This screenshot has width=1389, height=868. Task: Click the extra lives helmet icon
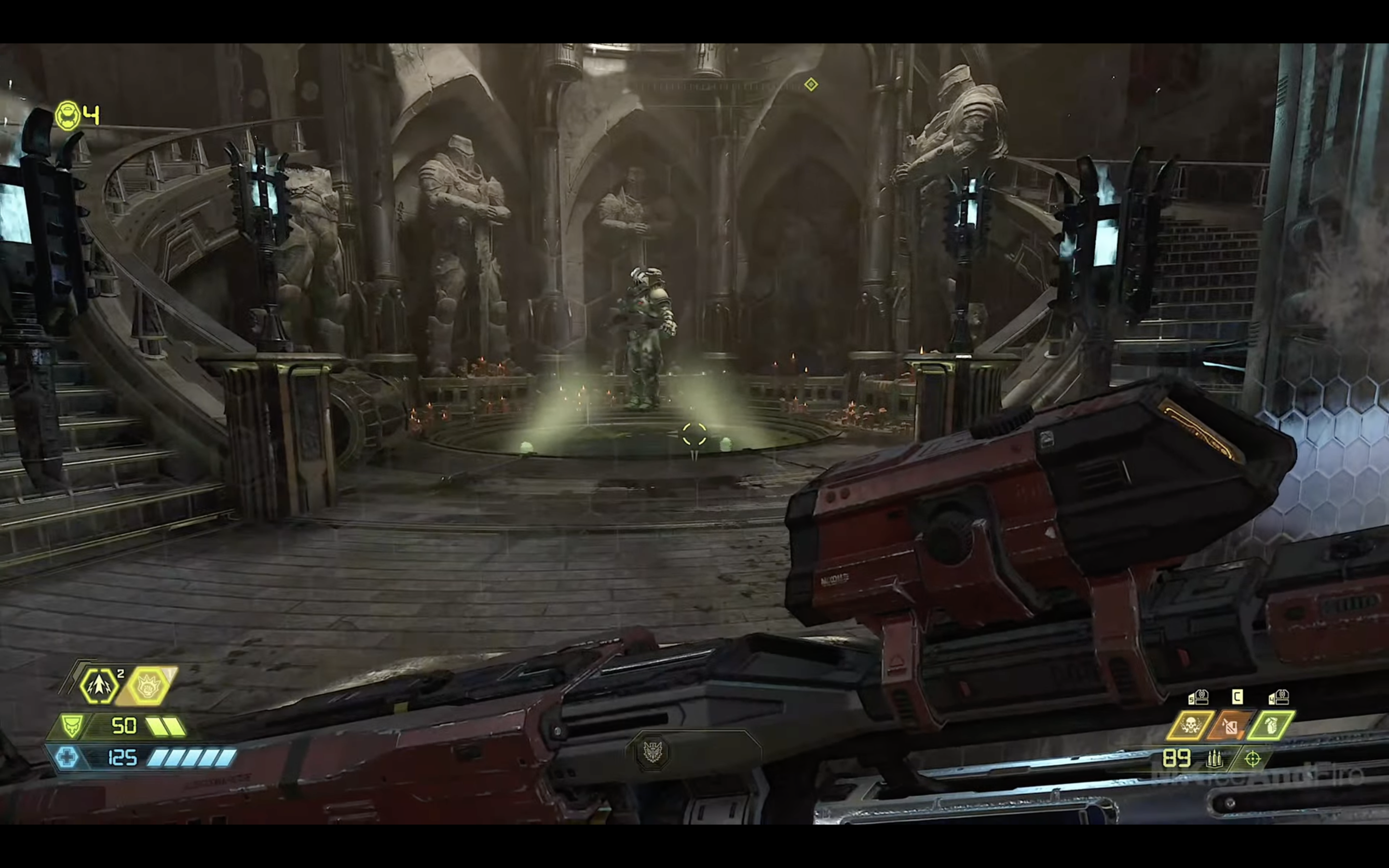pyautogui.click(x=68, y=115)
